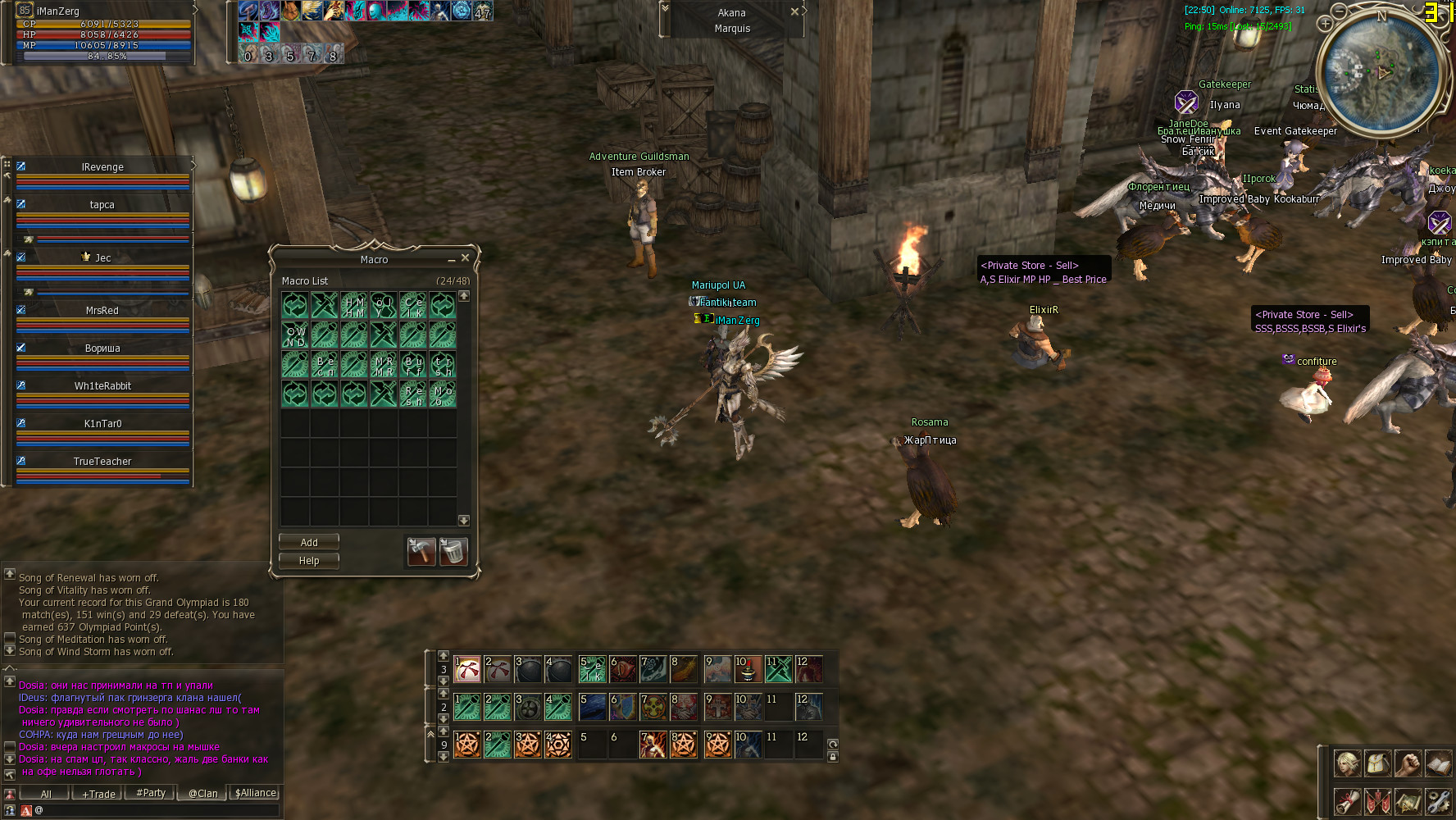Close the Akana target window

click(x=794, y=11)
